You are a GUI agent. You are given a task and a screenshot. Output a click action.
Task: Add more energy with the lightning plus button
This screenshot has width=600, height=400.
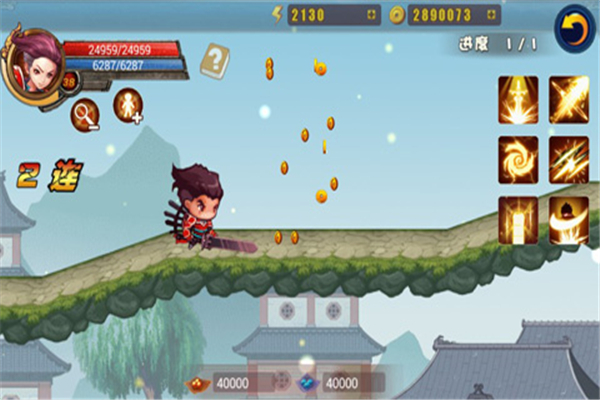tap(371, 15)
